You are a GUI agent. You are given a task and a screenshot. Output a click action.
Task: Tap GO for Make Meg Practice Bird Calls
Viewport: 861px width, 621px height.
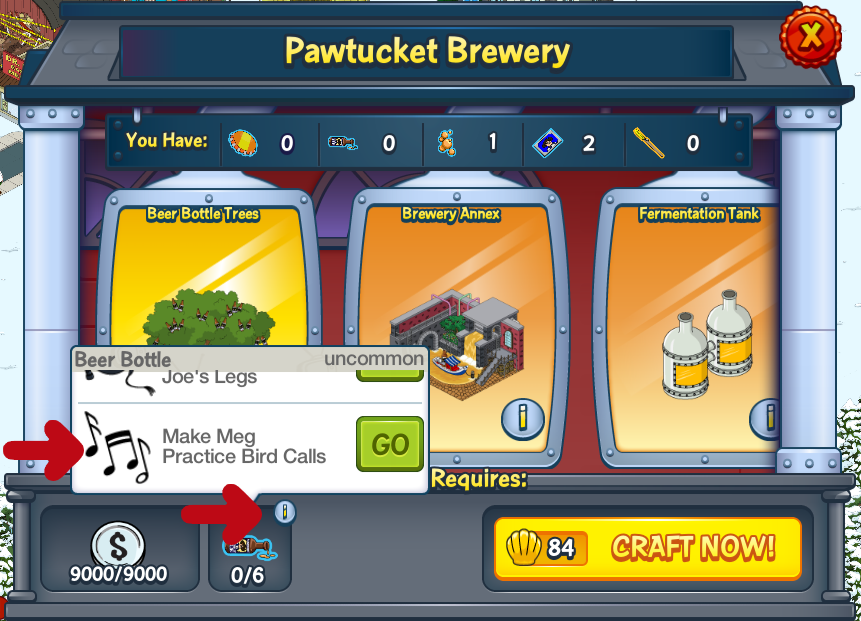tap(389, 445)
